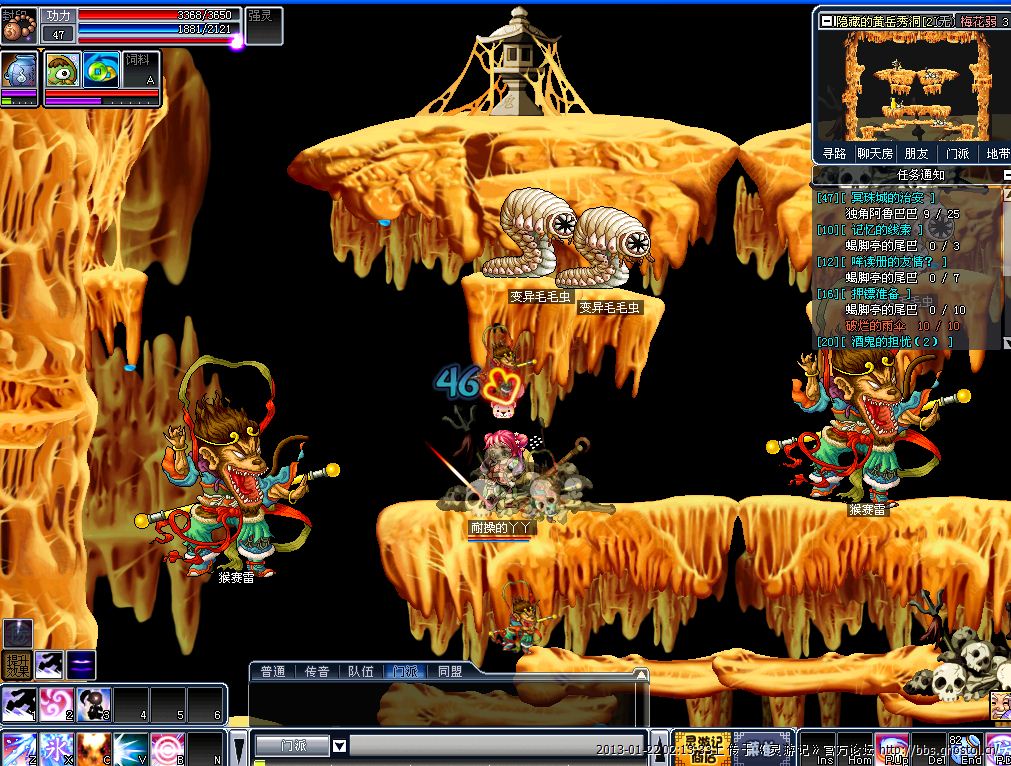Image resolution: width=1011 pixels, height=766 pixels.
Task: Open the 门派 chat channel dropdown arrow
Action: 340,745
